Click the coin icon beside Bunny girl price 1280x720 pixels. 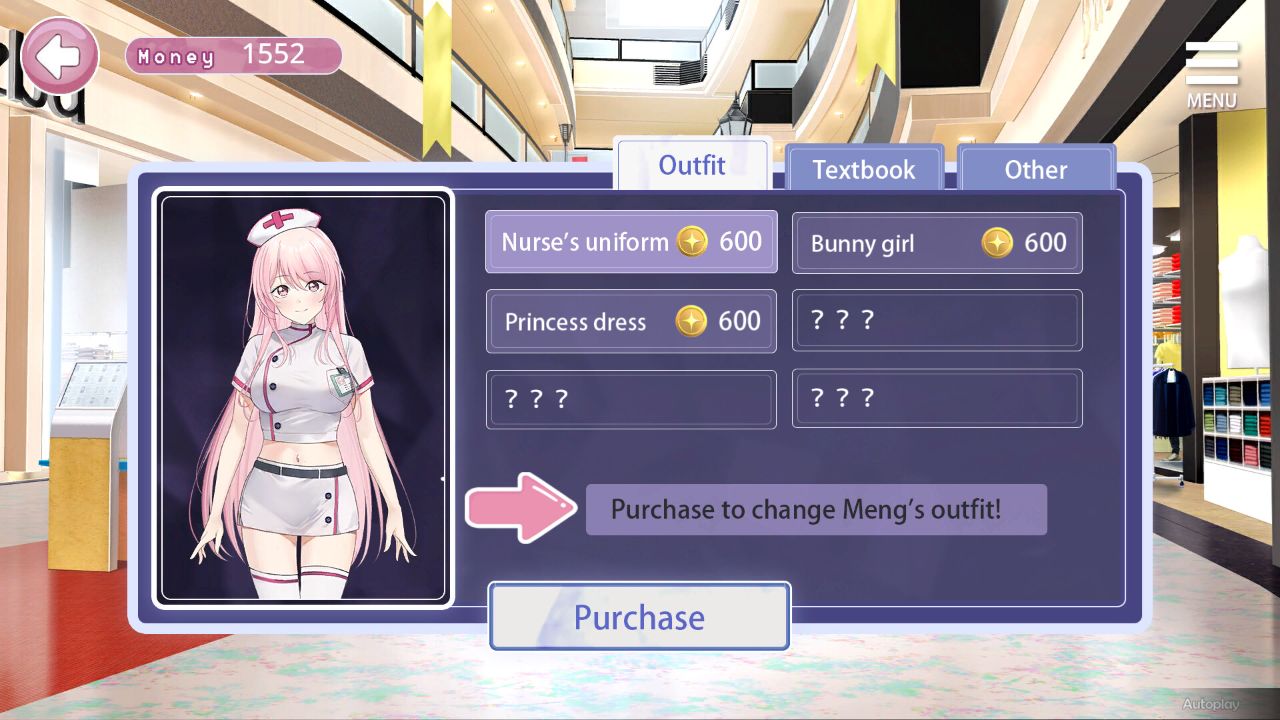[x=997, y=242]
